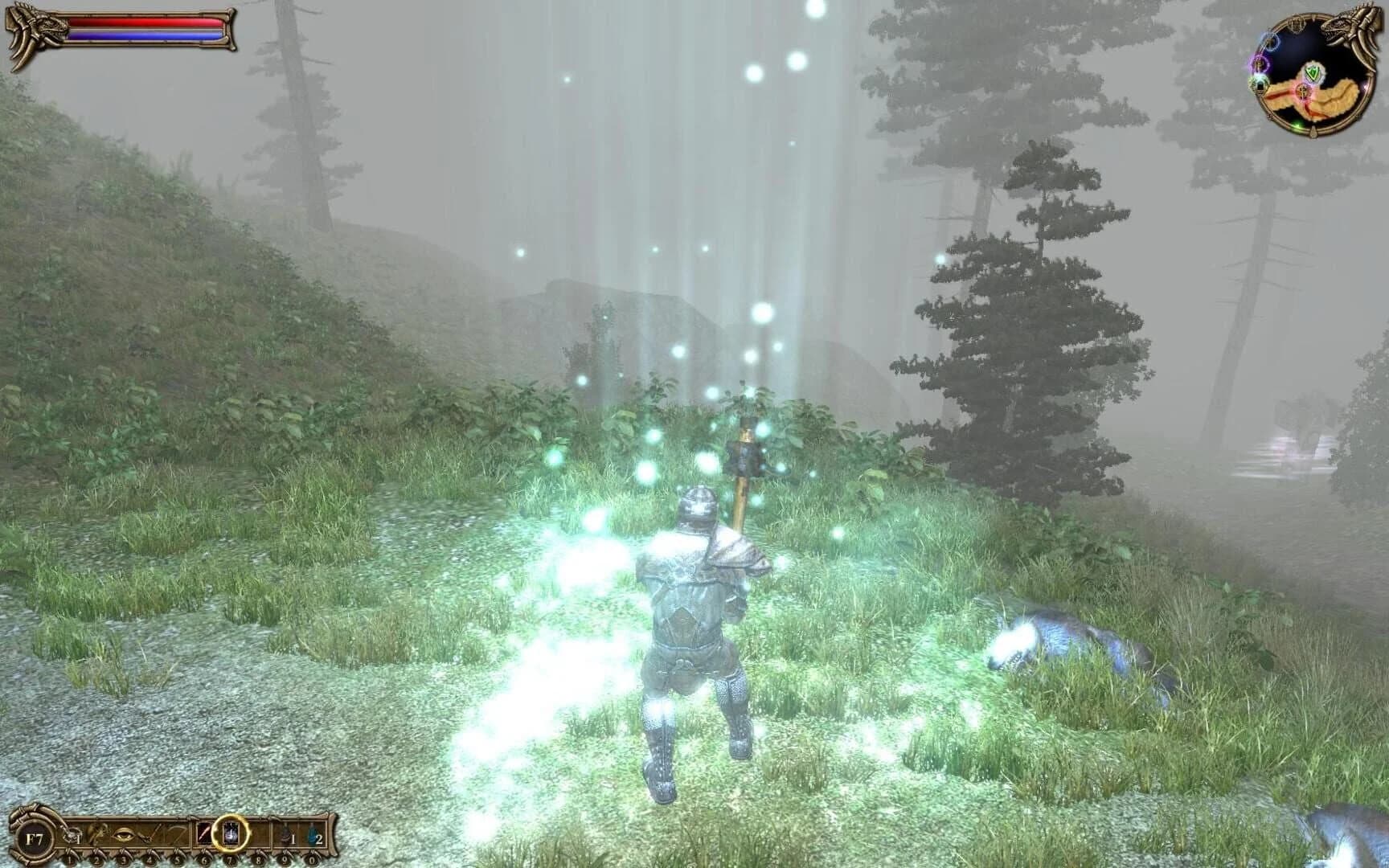Click the green shield quest marker on minimap
This screenshot has width=1389, height=868.
(x=1313, y=72)
